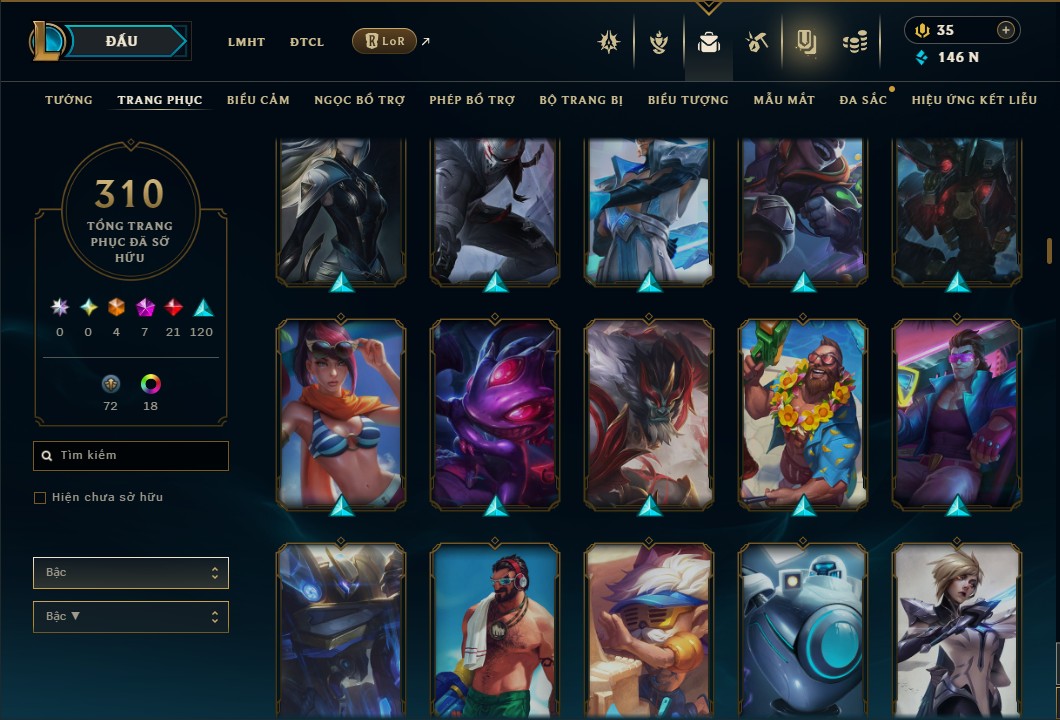Switch to the ĐA SẮC tab
The width and height of the screenshot is (1060, 720).
[863, 100]
